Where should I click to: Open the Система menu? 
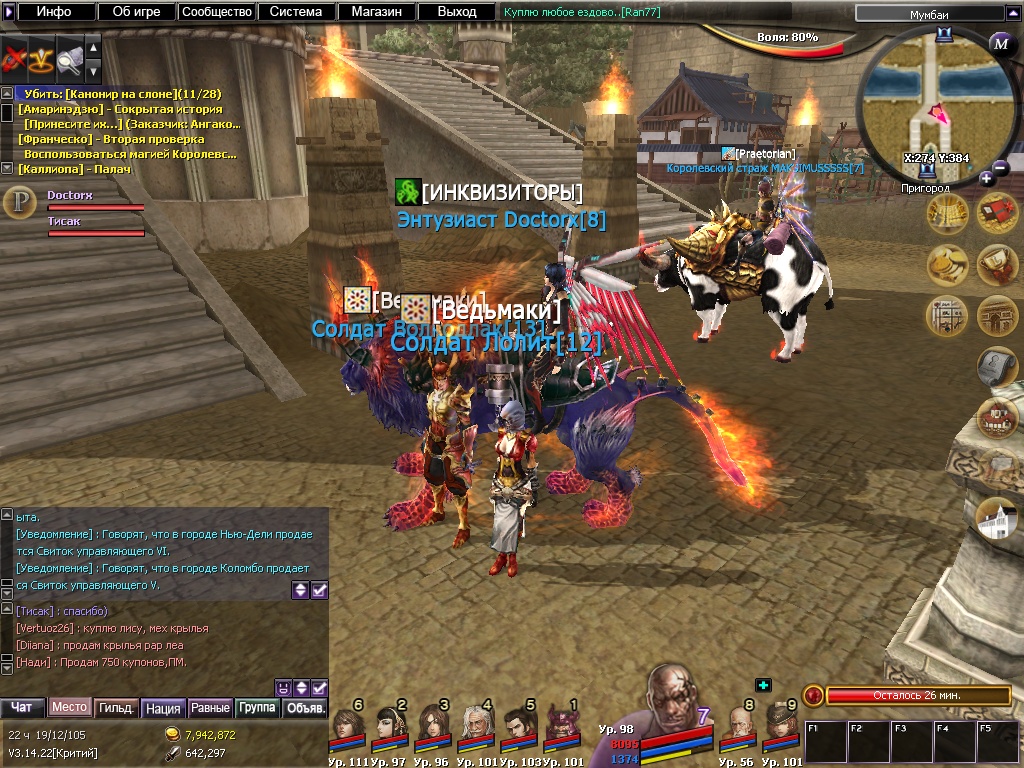pyautogui.click(x=295, y=12)
